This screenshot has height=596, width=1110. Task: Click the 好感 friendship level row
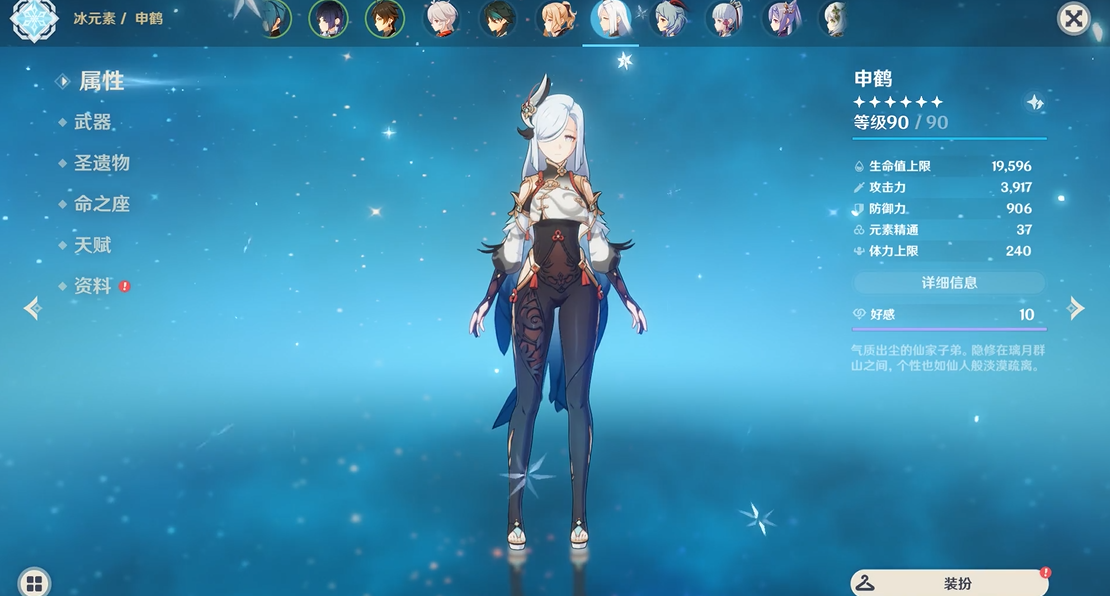[x=949, y=315]
